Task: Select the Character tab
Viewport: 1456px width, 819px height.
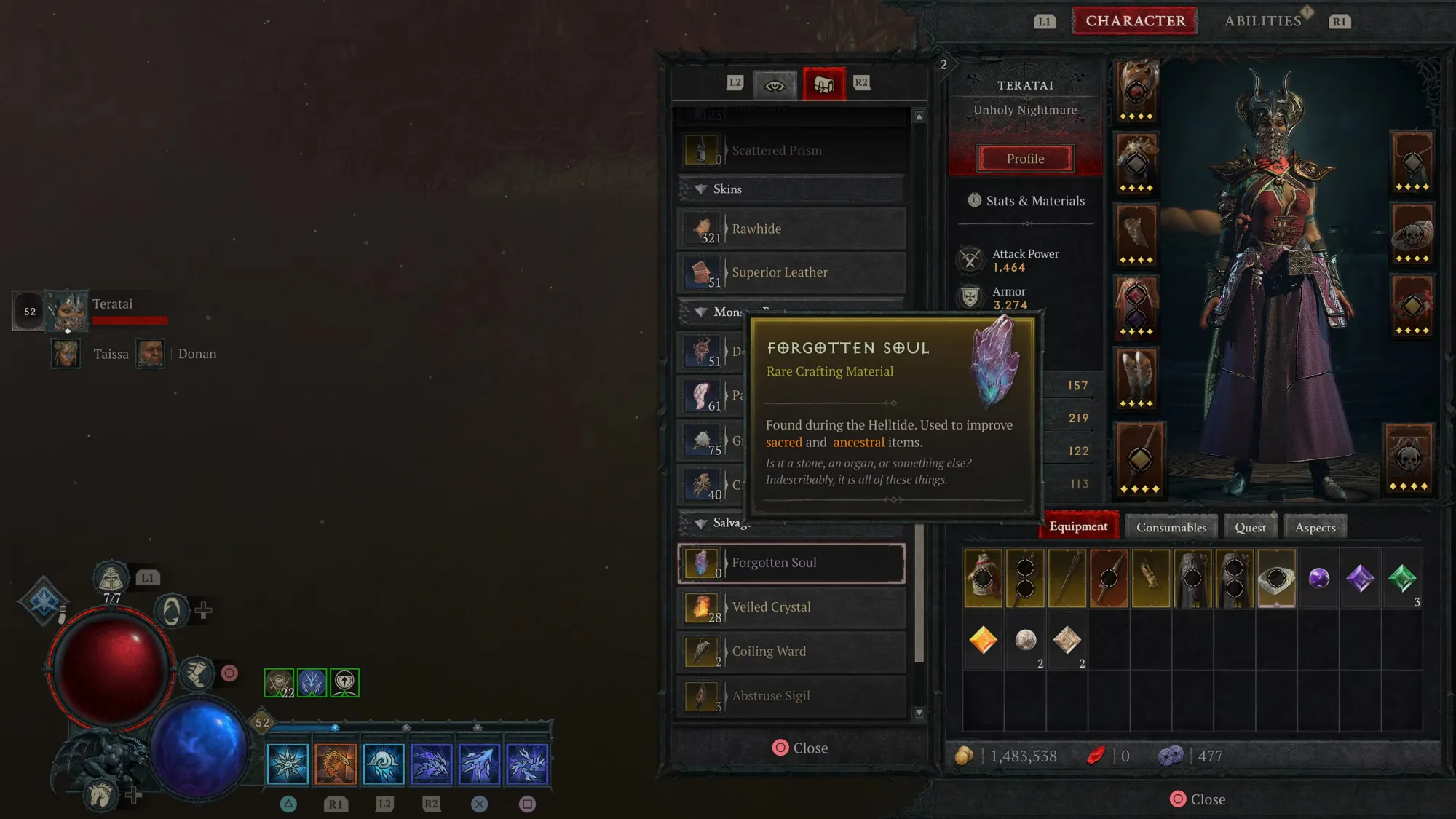Action: [x=1135, y=21]
